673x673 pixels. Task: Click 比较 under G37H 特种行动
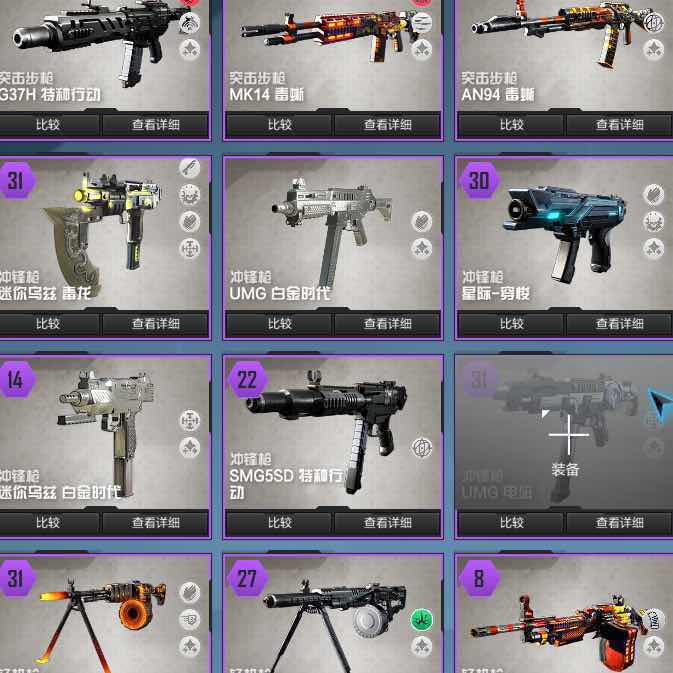(48, 125)
